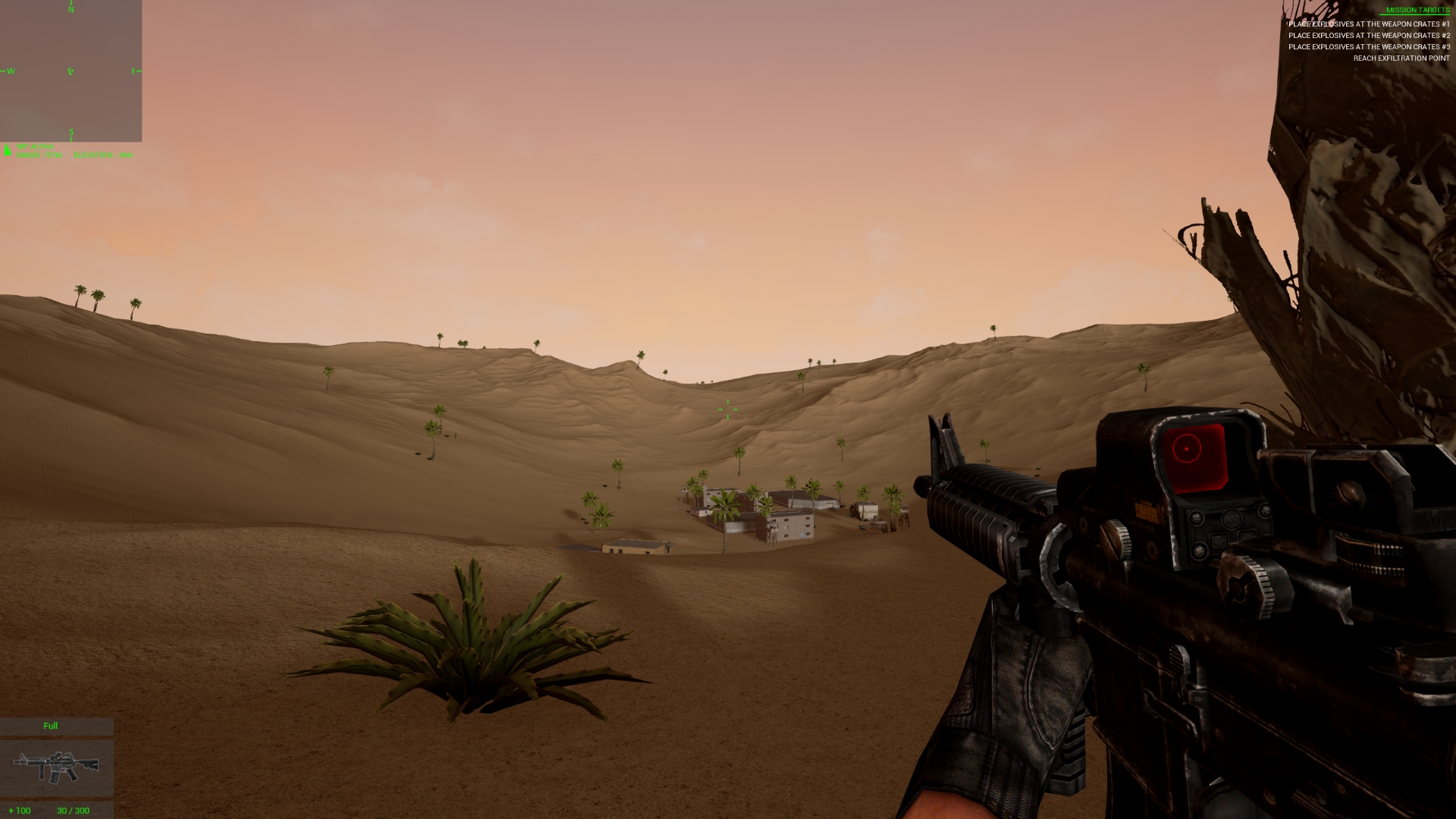
Task: Click the red holographic sight reticle
Action: coord(1187,449)
